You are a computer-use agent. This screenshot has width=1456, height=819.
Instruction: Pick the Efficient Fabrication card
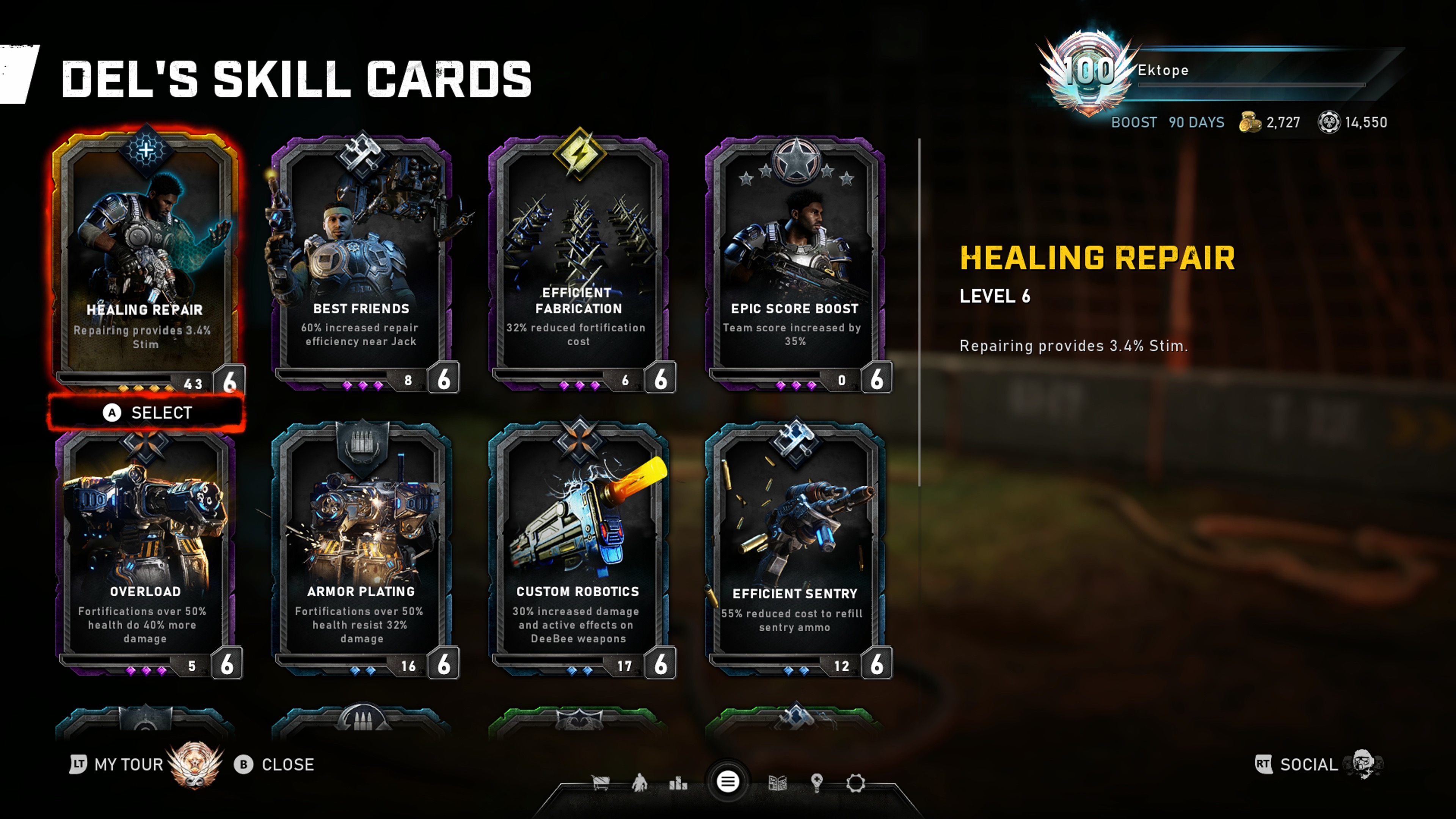pyautogui.click(x=578, y=260)
